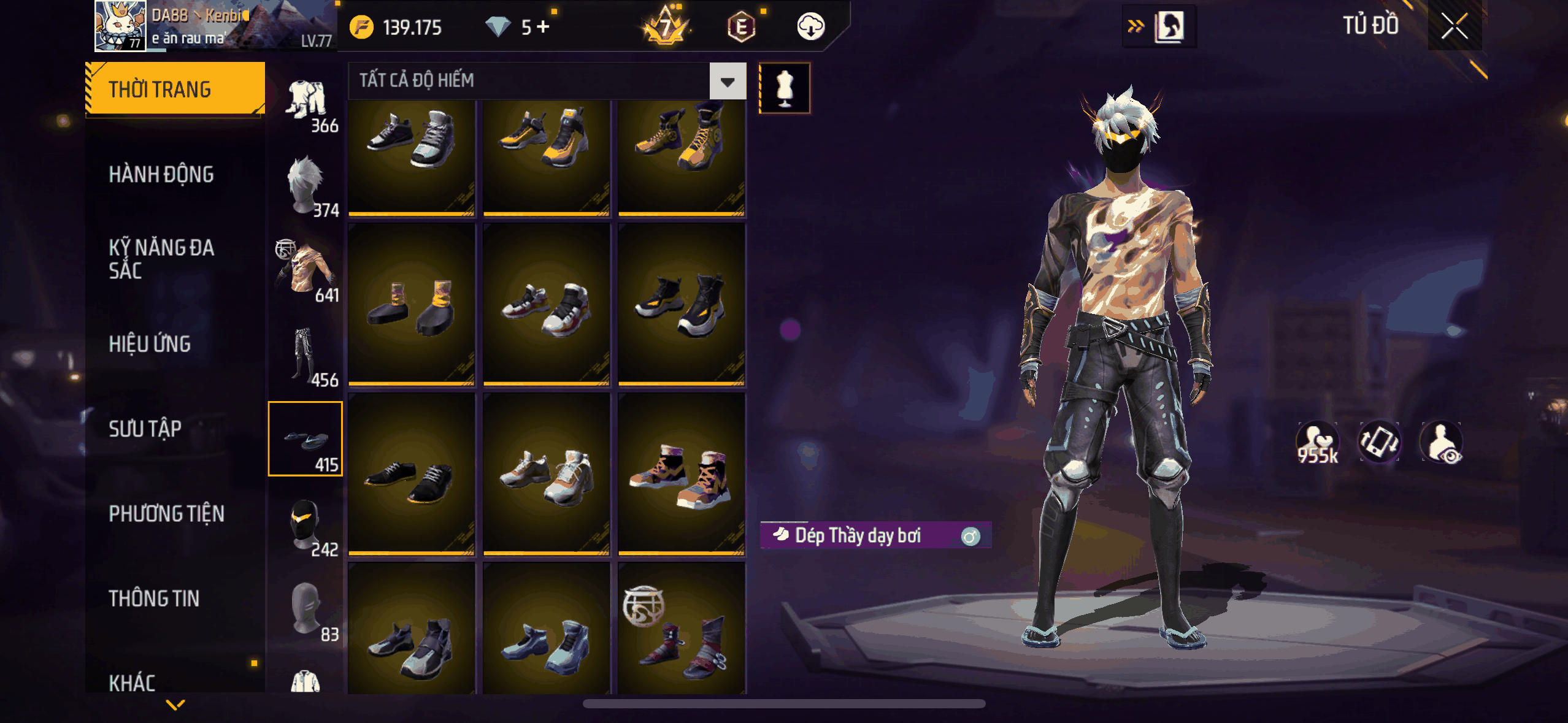Select the black mask category showing 242

coord(306,525)
